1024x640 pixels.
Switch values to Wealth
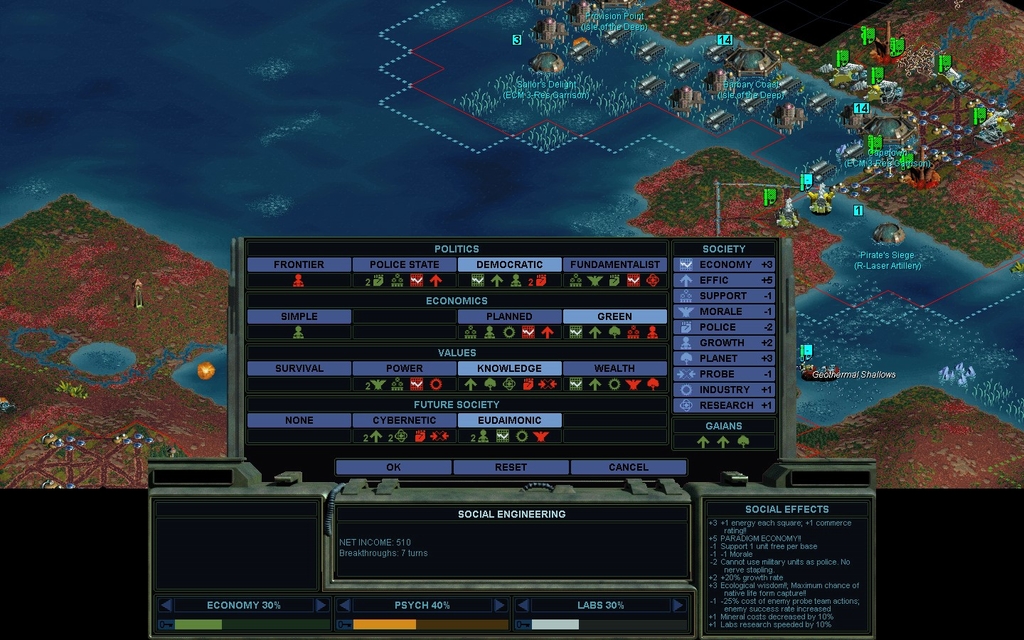pyautogui.click(x=614, y=369)
